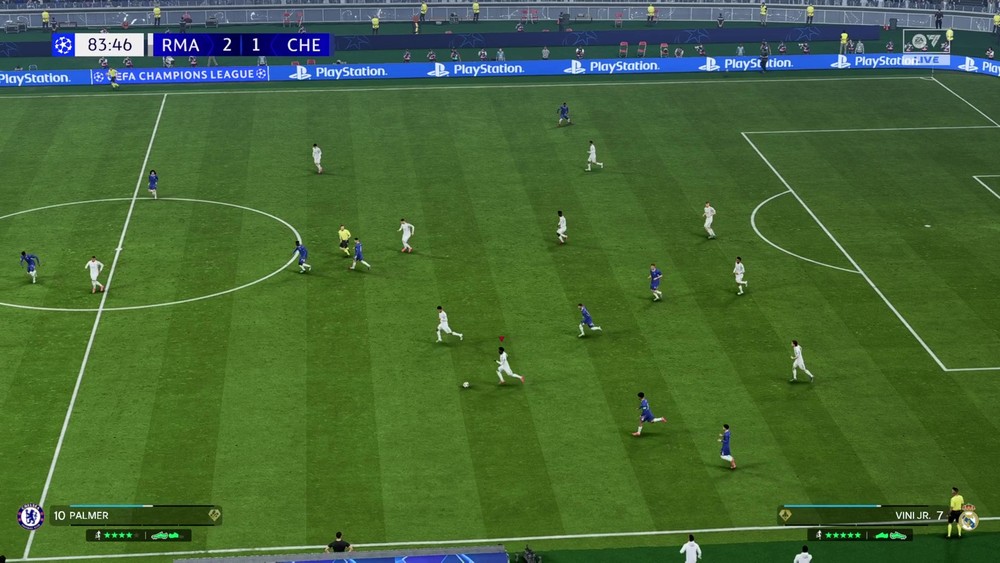The width and height of the screenshot is (1000, 563).
Task: Click the Chelsea club crest
Action: coord(30,516)
